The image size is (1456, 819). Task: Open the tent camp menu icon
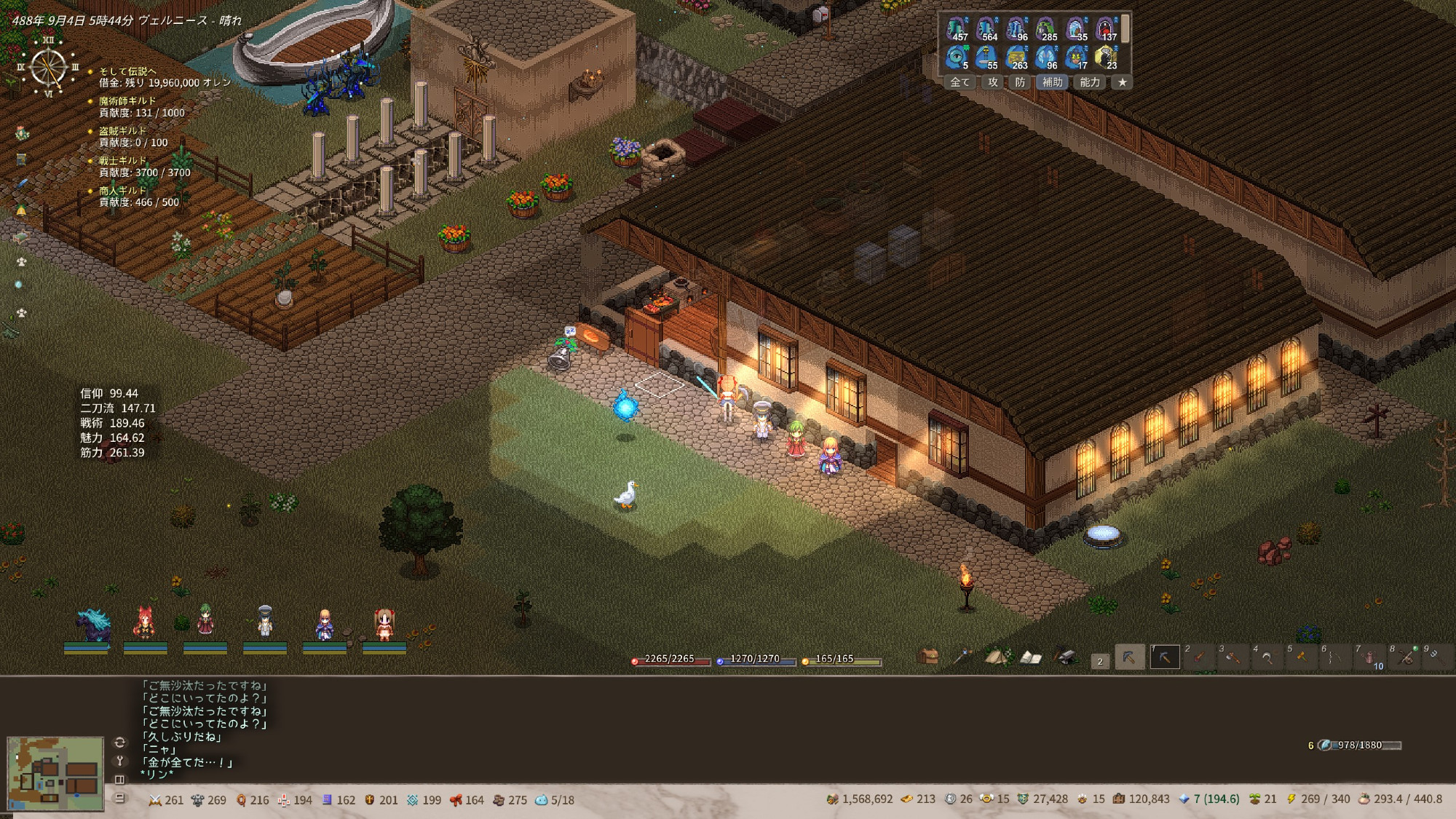point(996,657)
